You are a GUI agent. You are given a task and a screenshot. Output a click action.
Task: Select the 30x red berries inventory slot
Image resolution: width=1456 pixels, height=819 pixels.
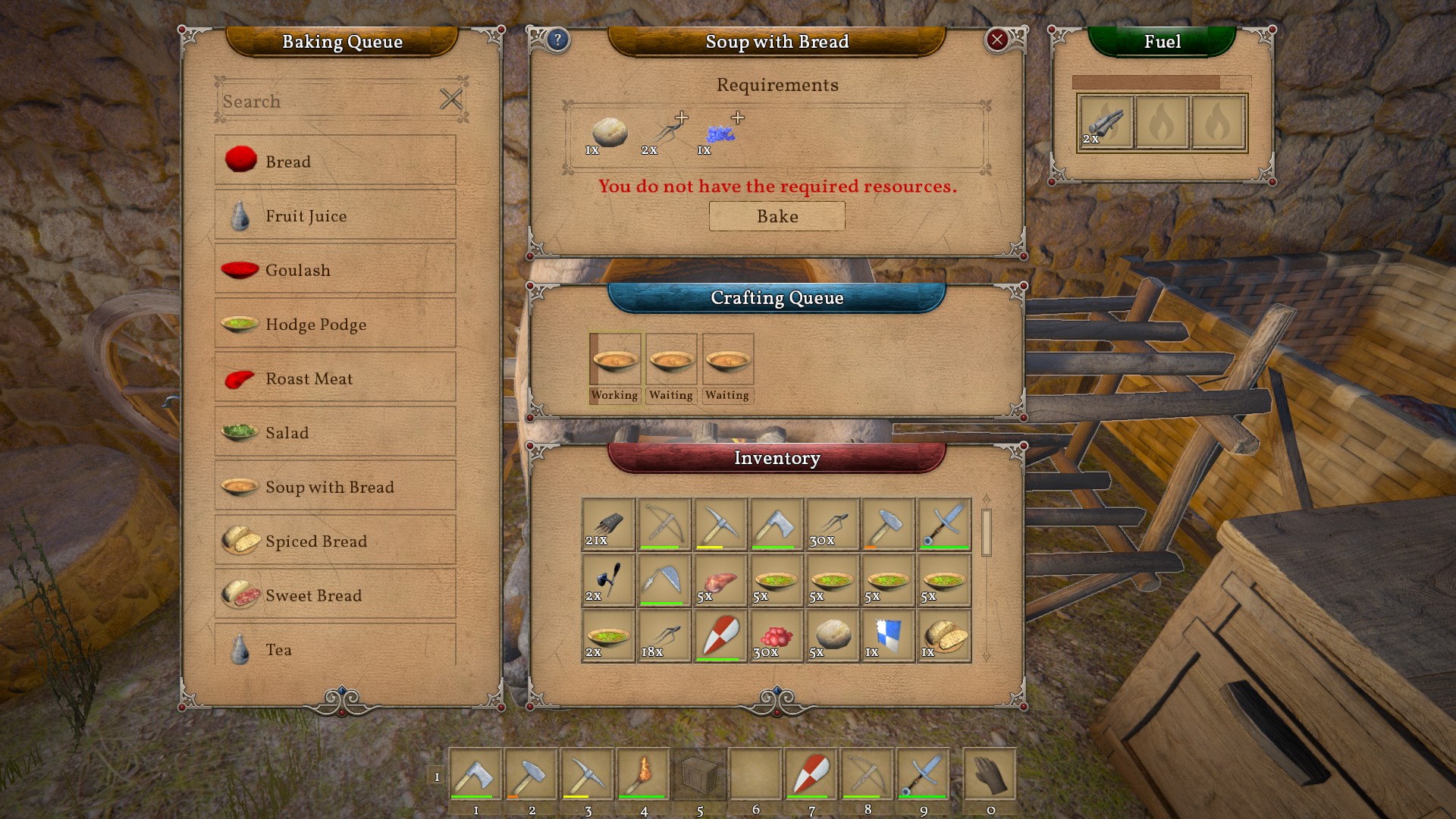(x=776, y=635)
